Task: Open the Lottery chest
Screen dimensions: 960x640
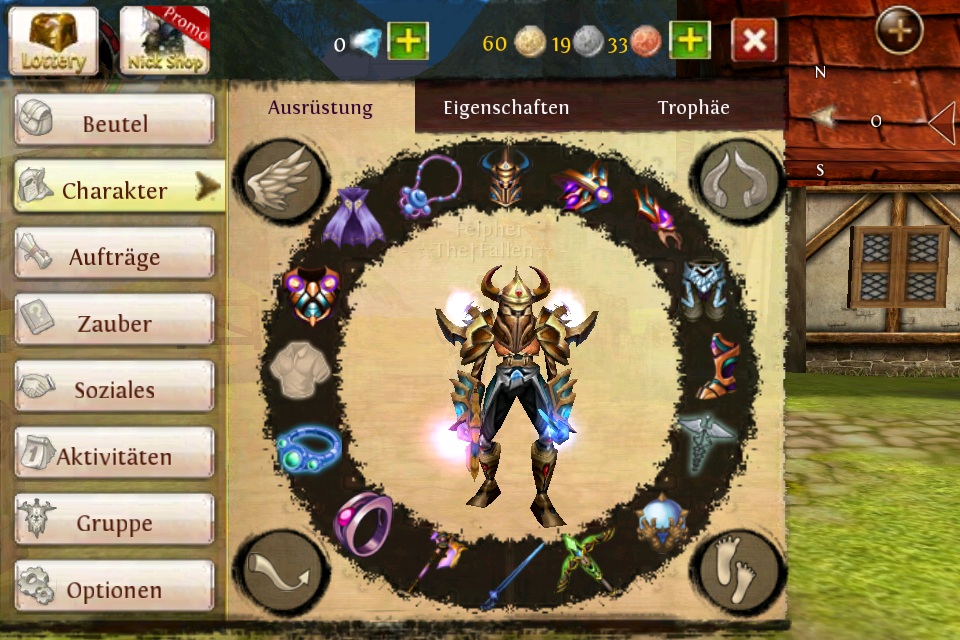Action: tap(54, 41)
